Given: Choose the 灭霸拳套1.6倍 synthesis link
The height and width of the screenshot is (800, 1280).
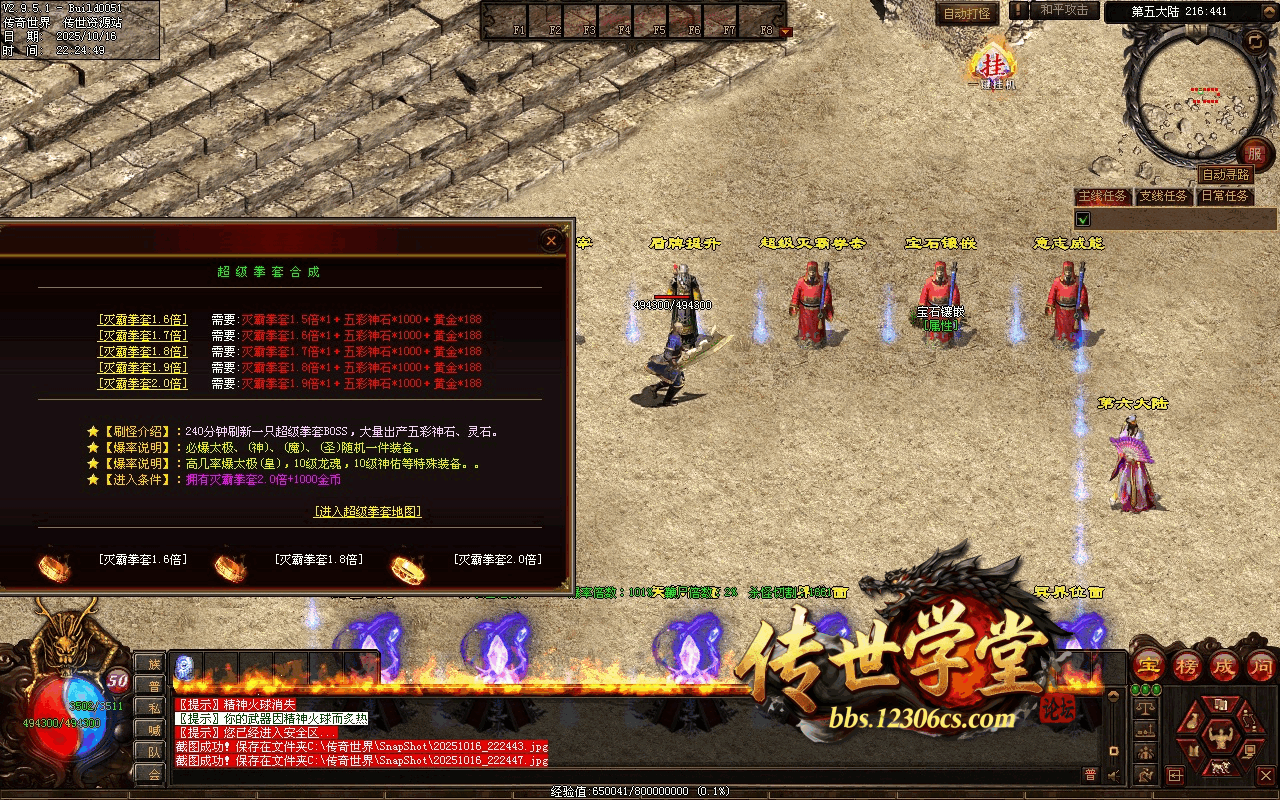Looking at the screenshot, I should [x=143, y=320].
